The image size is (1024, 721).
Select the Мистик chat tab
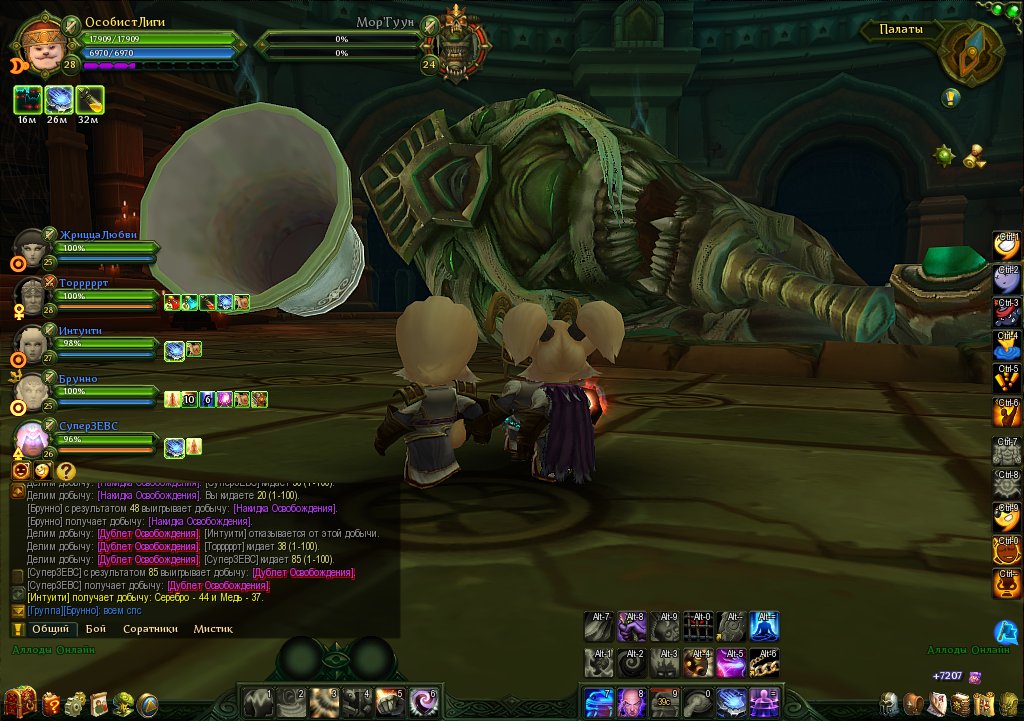point(213,629)
